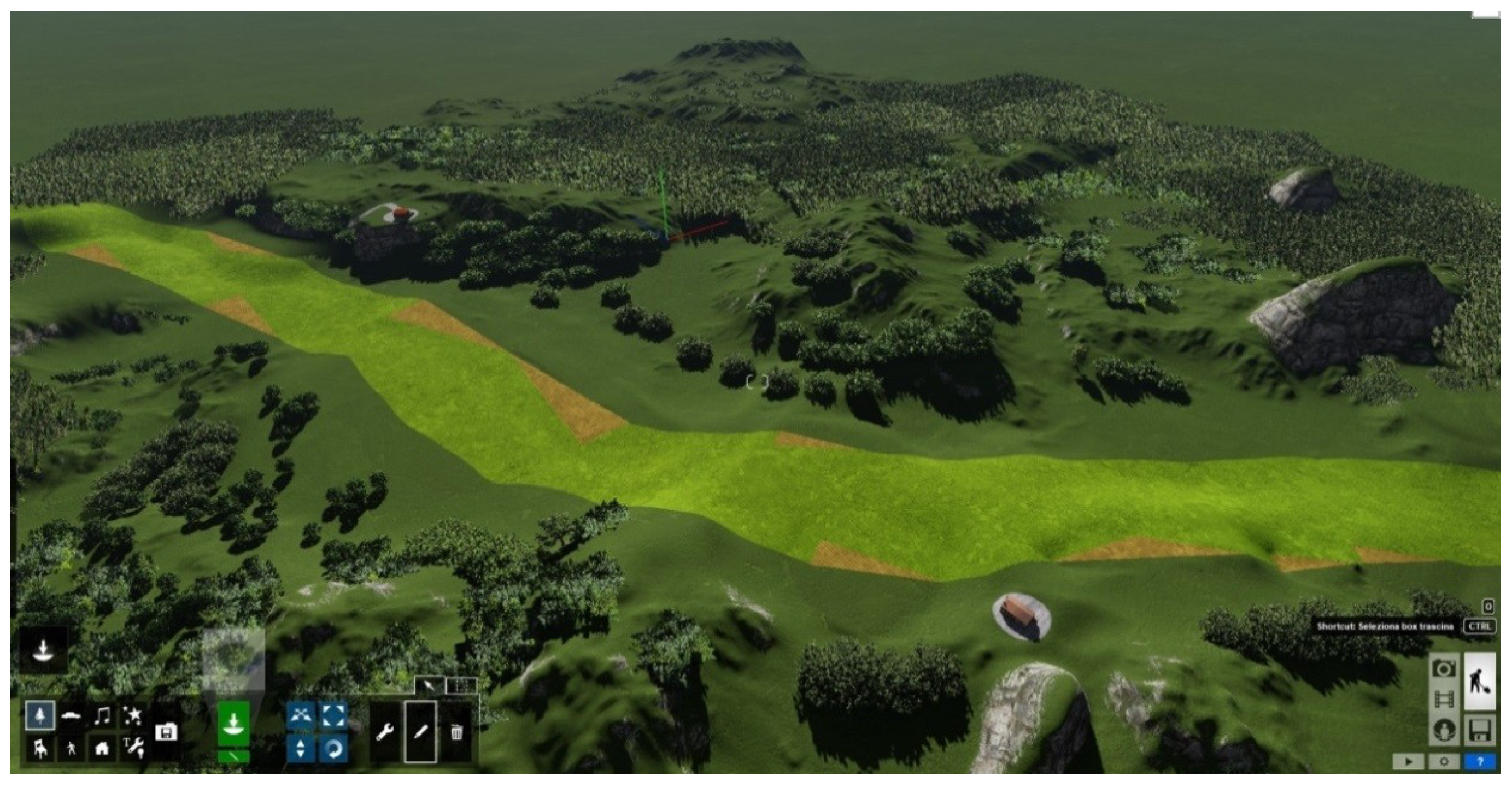Activate the blue circular-arrow rotate tool
Viewport: 1512px width, 787px height.
[333, 748]
